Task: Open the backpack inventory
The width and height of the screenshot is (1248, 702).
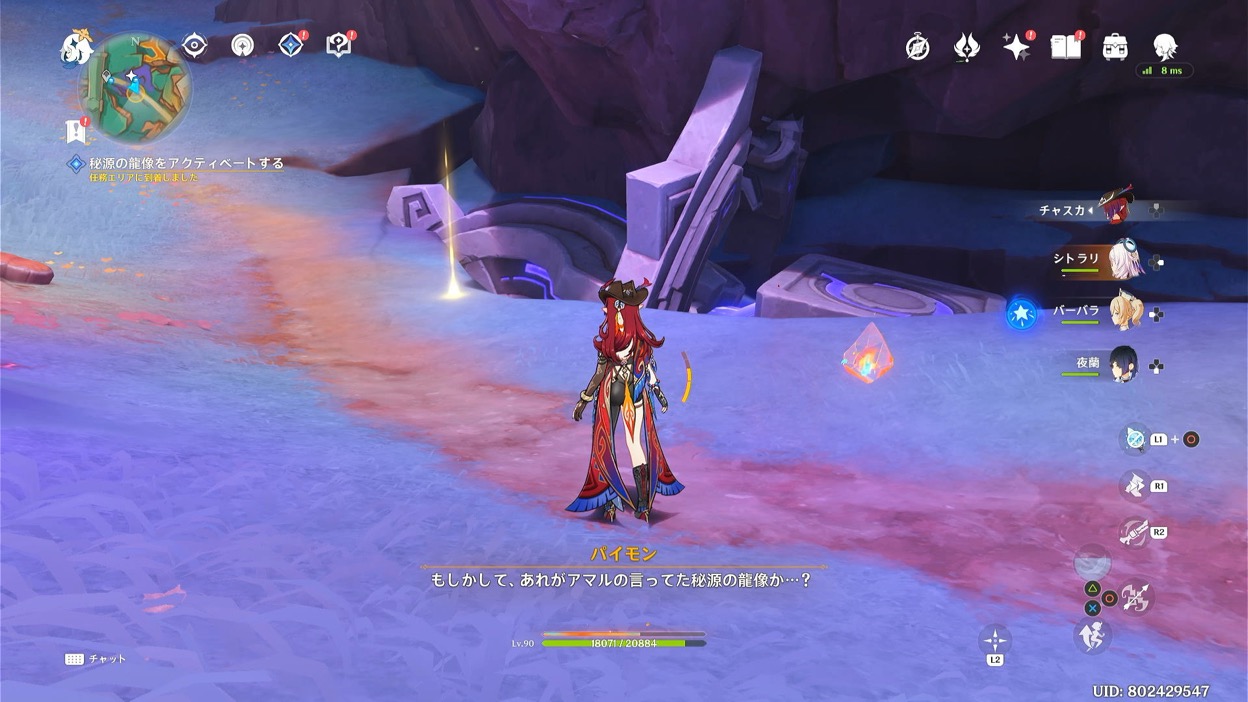Action: coord(1115,47)
